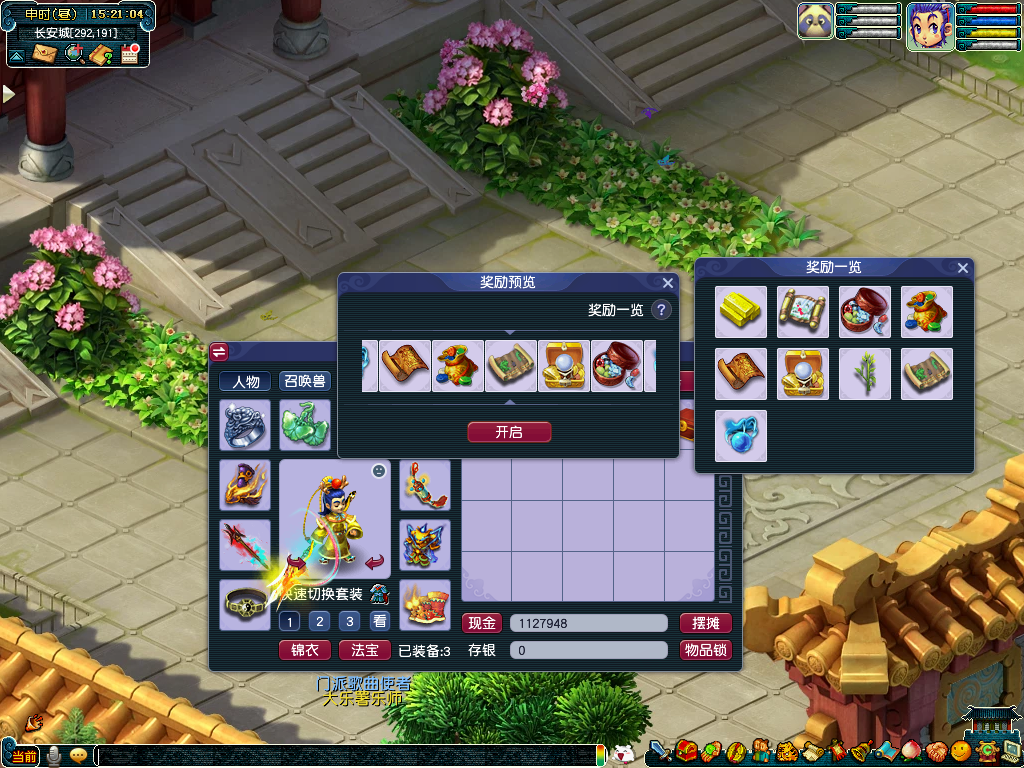Select equipment set number 1
The image size is (1024, 768).
pos(289,621)
